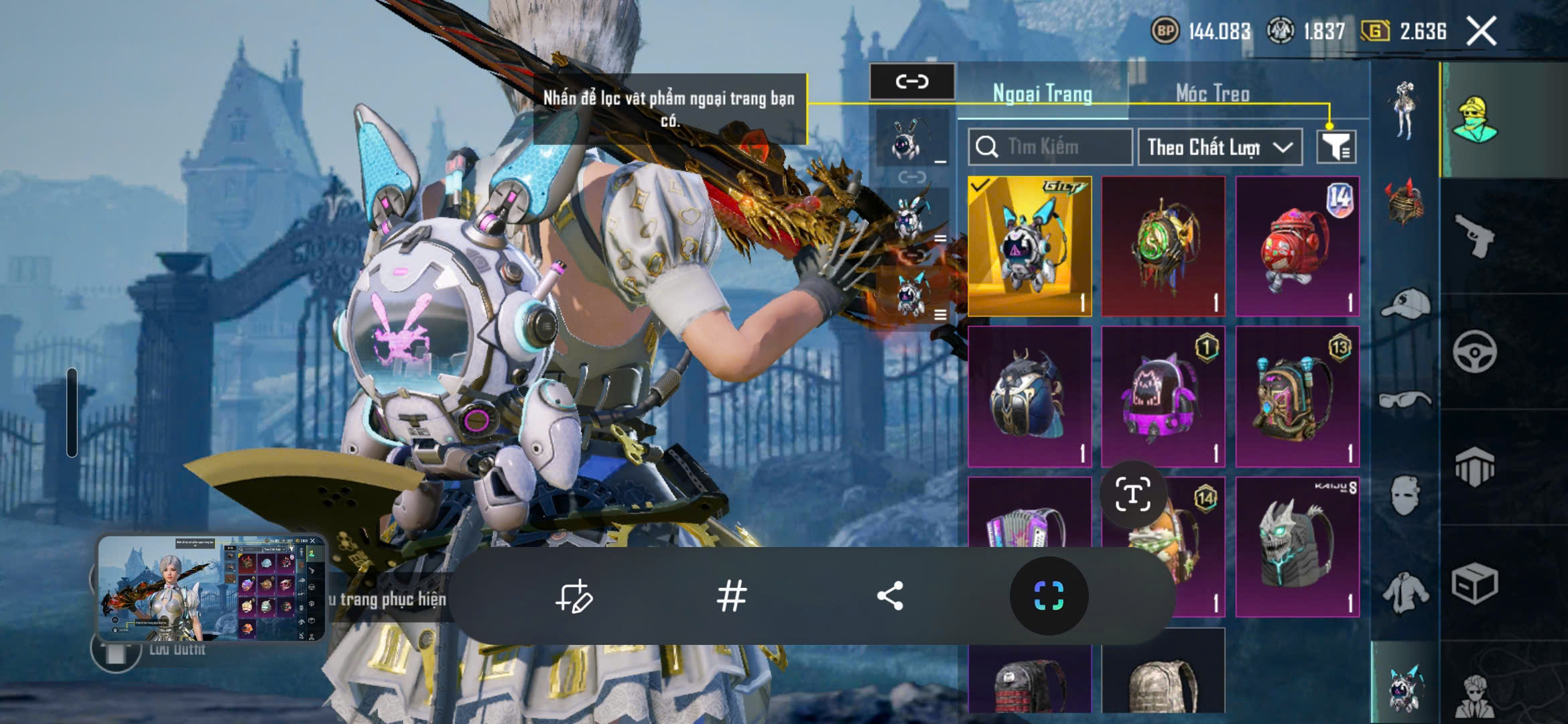The image size is (1568, 724).
Task: Select the dark blue armored beetle backpack
Action: click(x=1029, y=397)
